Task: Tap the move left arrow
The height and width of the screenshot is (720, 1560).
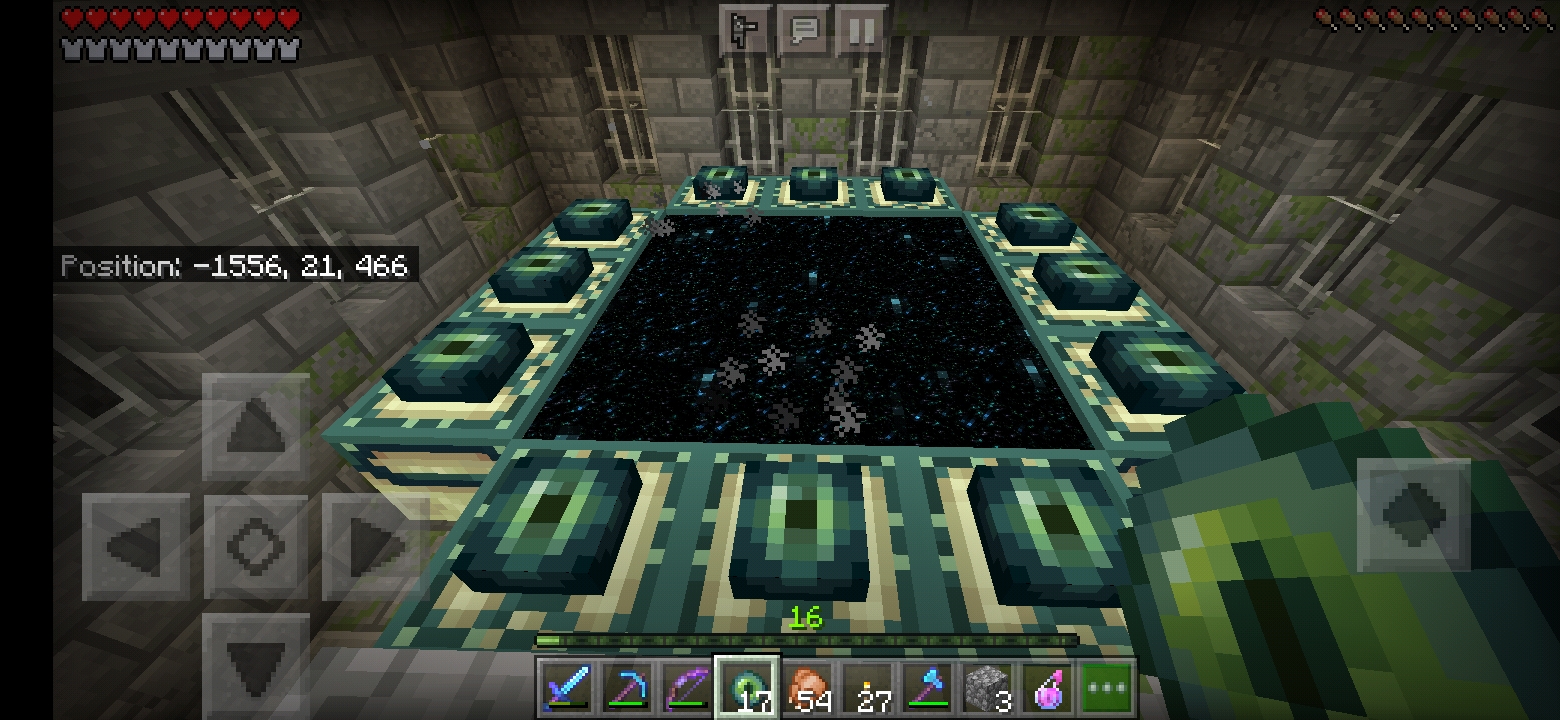Action: [x=136, y=547]
